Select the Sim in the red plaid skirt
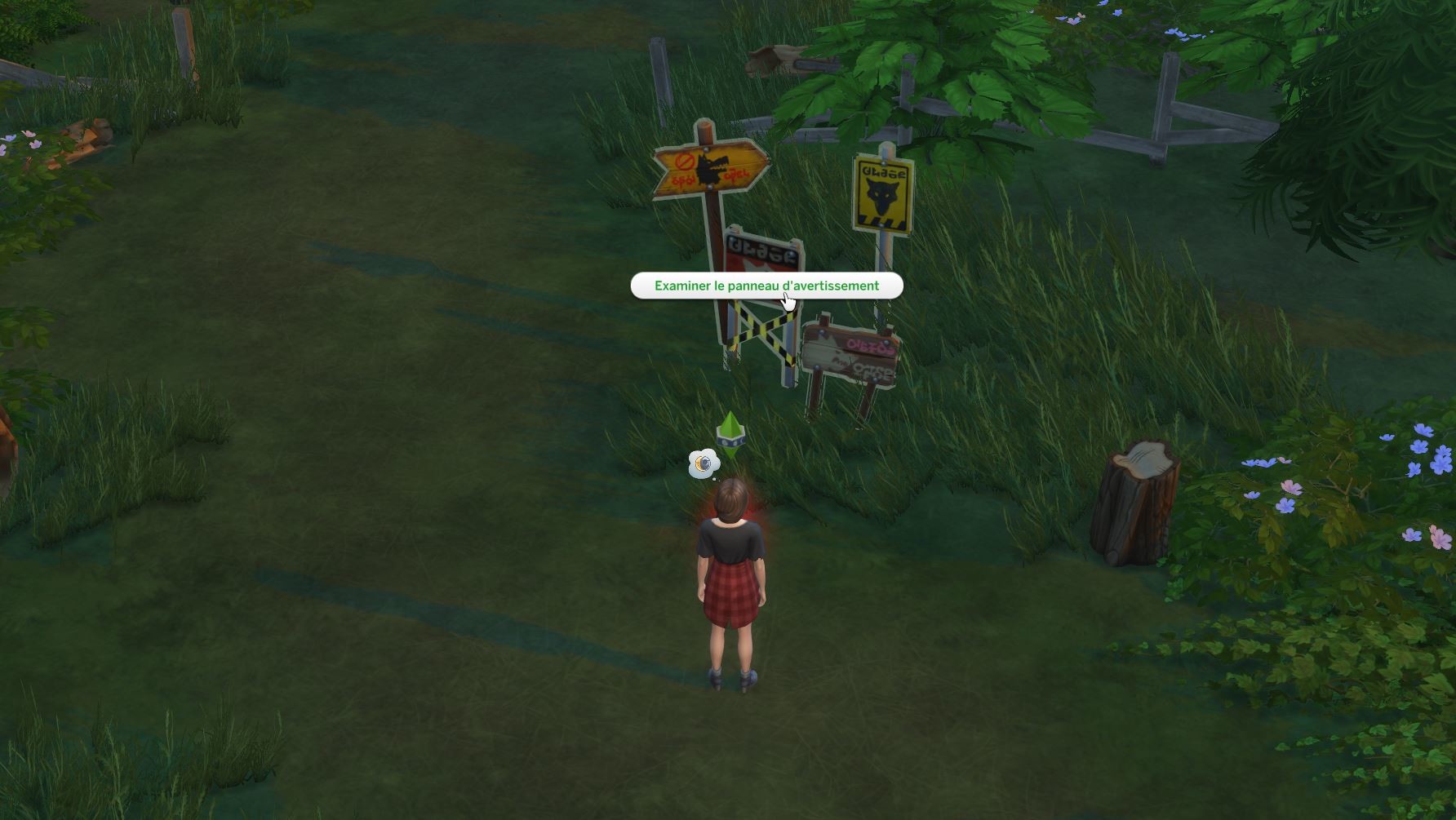Viewport: 1456px width, 820px height. tap(729, 587)
